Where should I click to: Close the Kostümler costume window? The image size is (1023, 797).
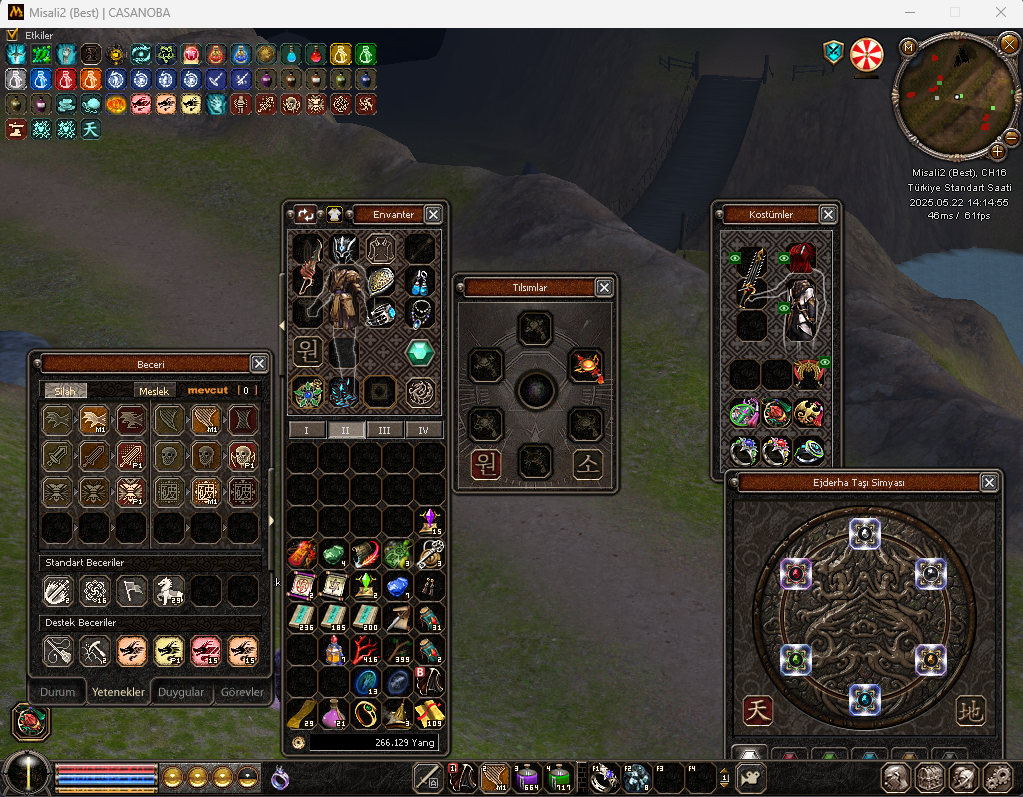pyautogui.click(x=828, y=214)
